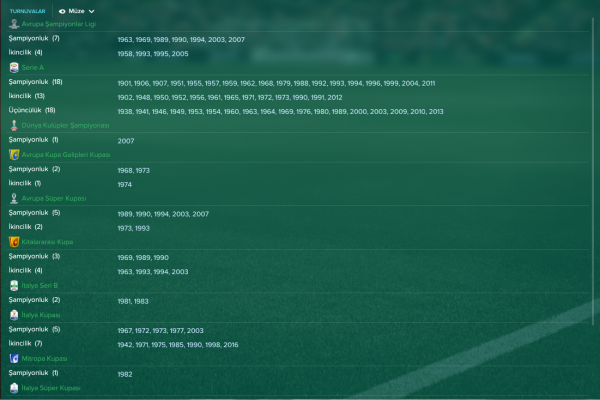View the İtalya Kupası competition
Viewport: 600px width, 400px height.
click(x=42, y=314)
